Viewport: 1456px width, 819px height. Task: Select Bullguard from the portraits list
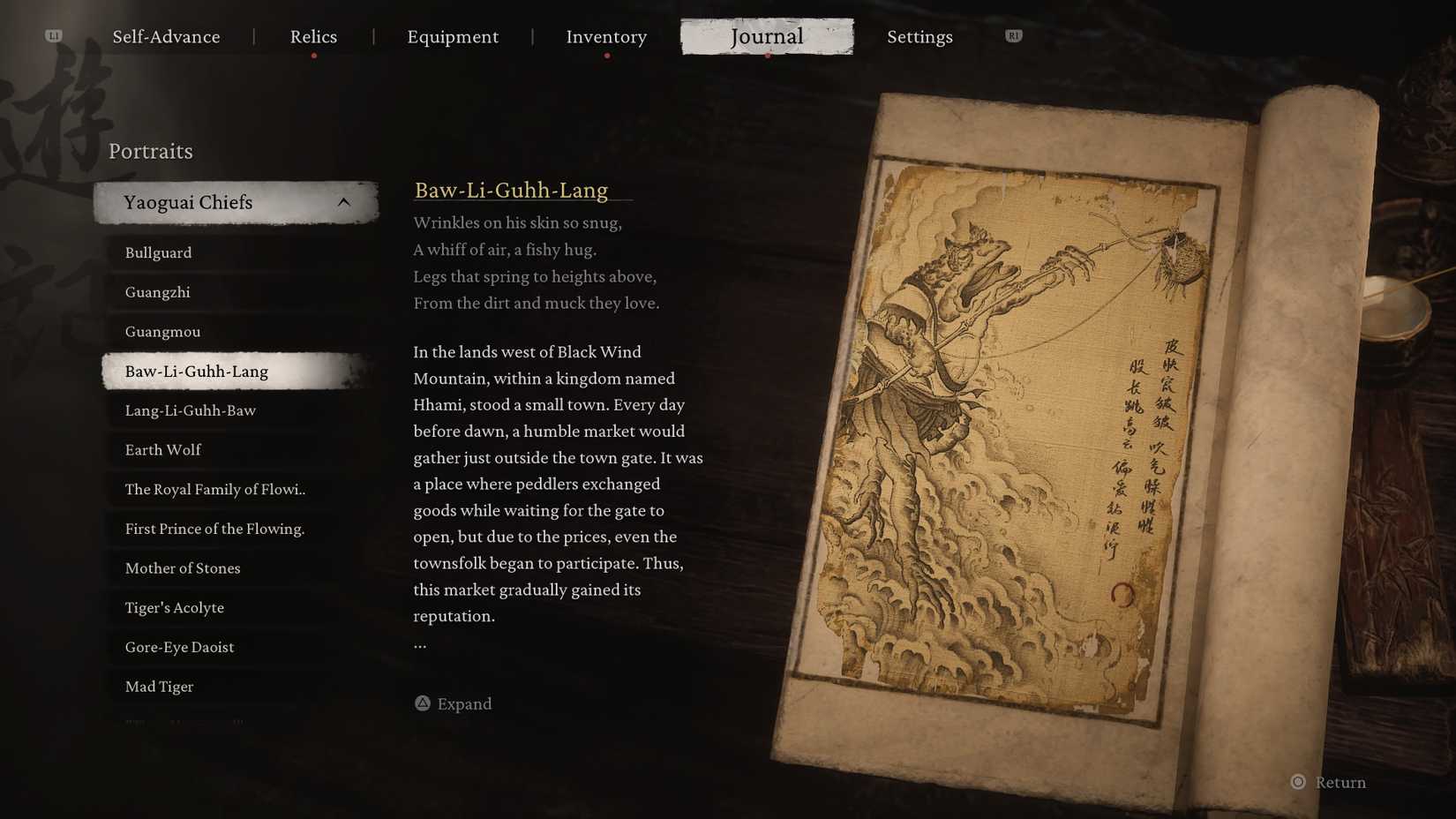pos(158,252)
